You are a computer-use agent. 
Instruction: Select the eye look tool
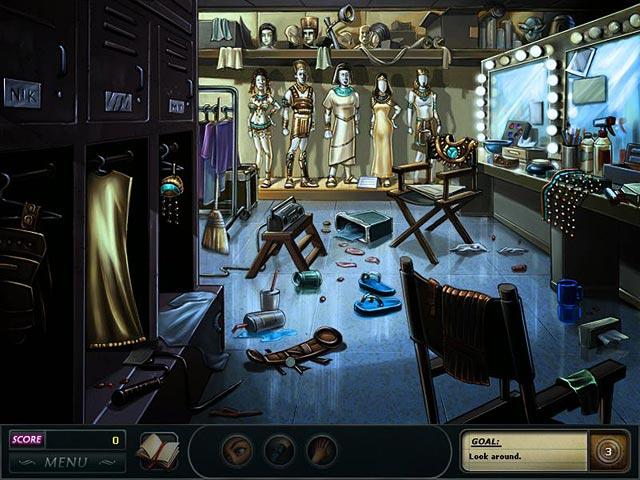(237, 450)
